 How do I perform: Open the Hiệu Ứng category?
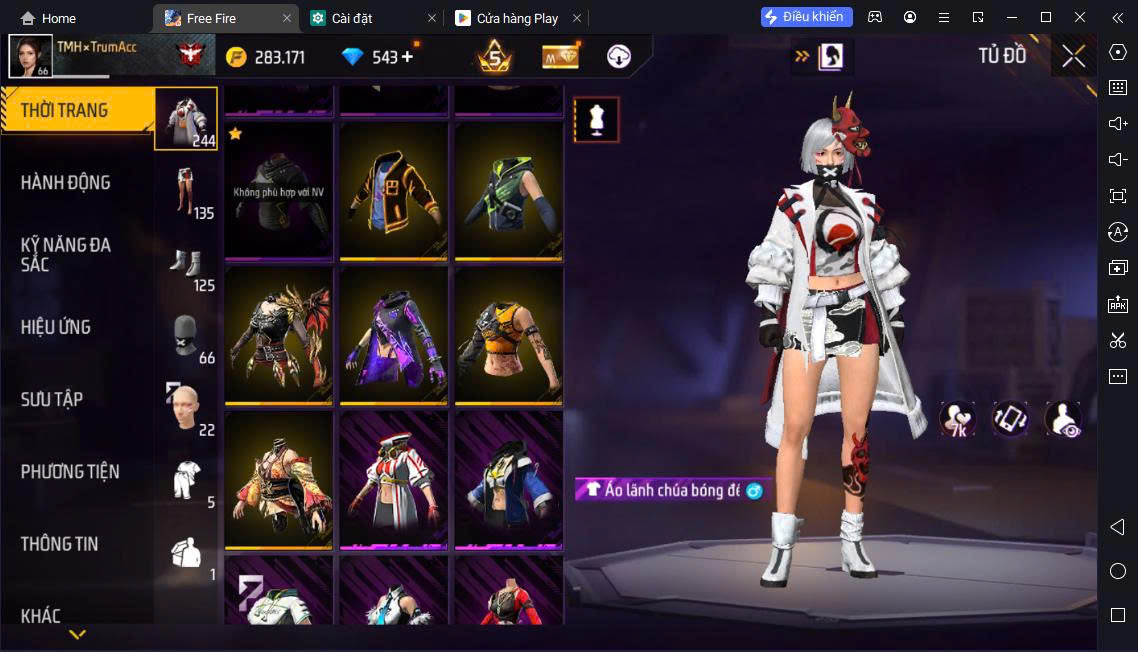click(x=56, y=327)
